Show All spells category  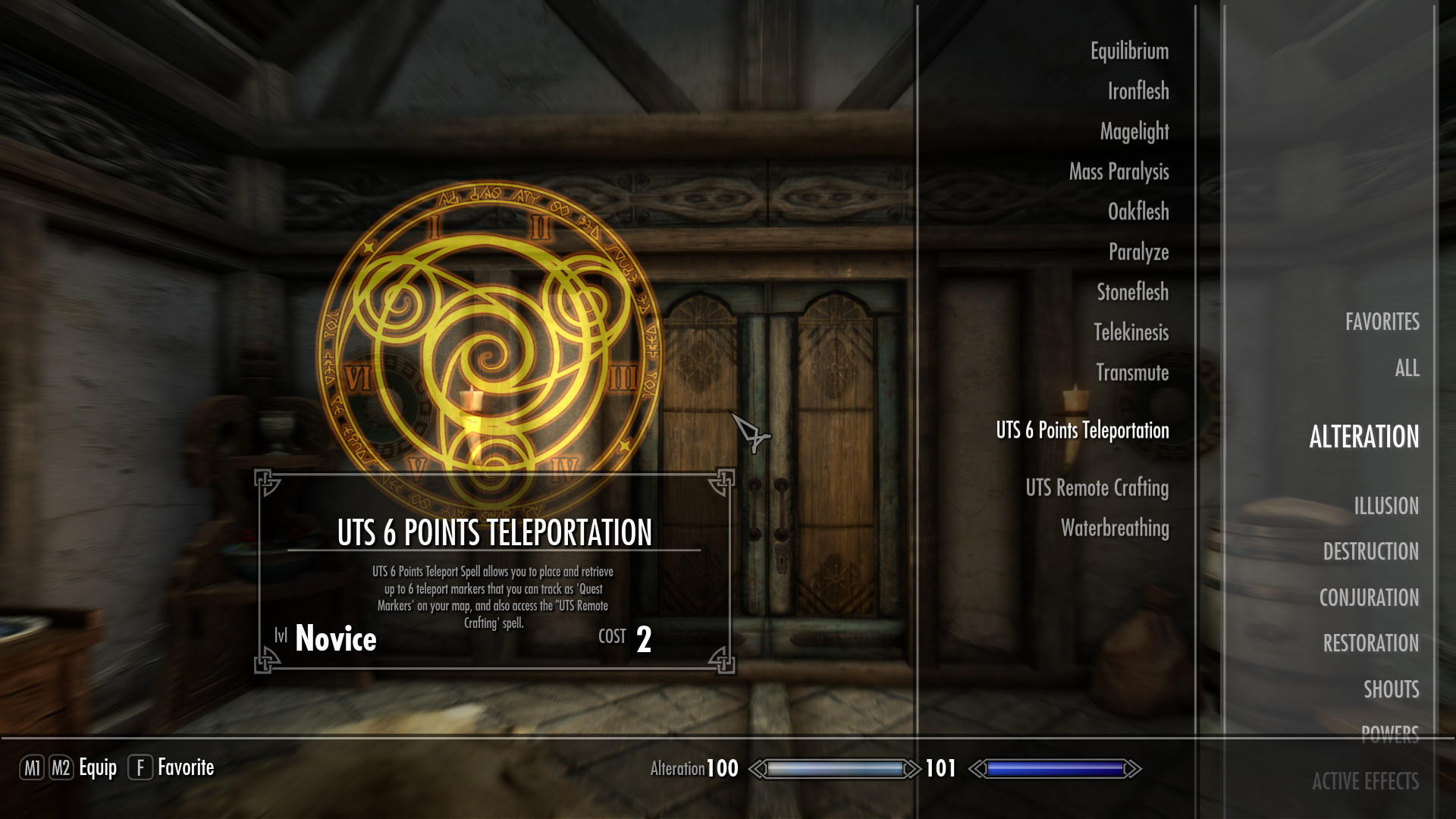click(x=1407, y=369)
